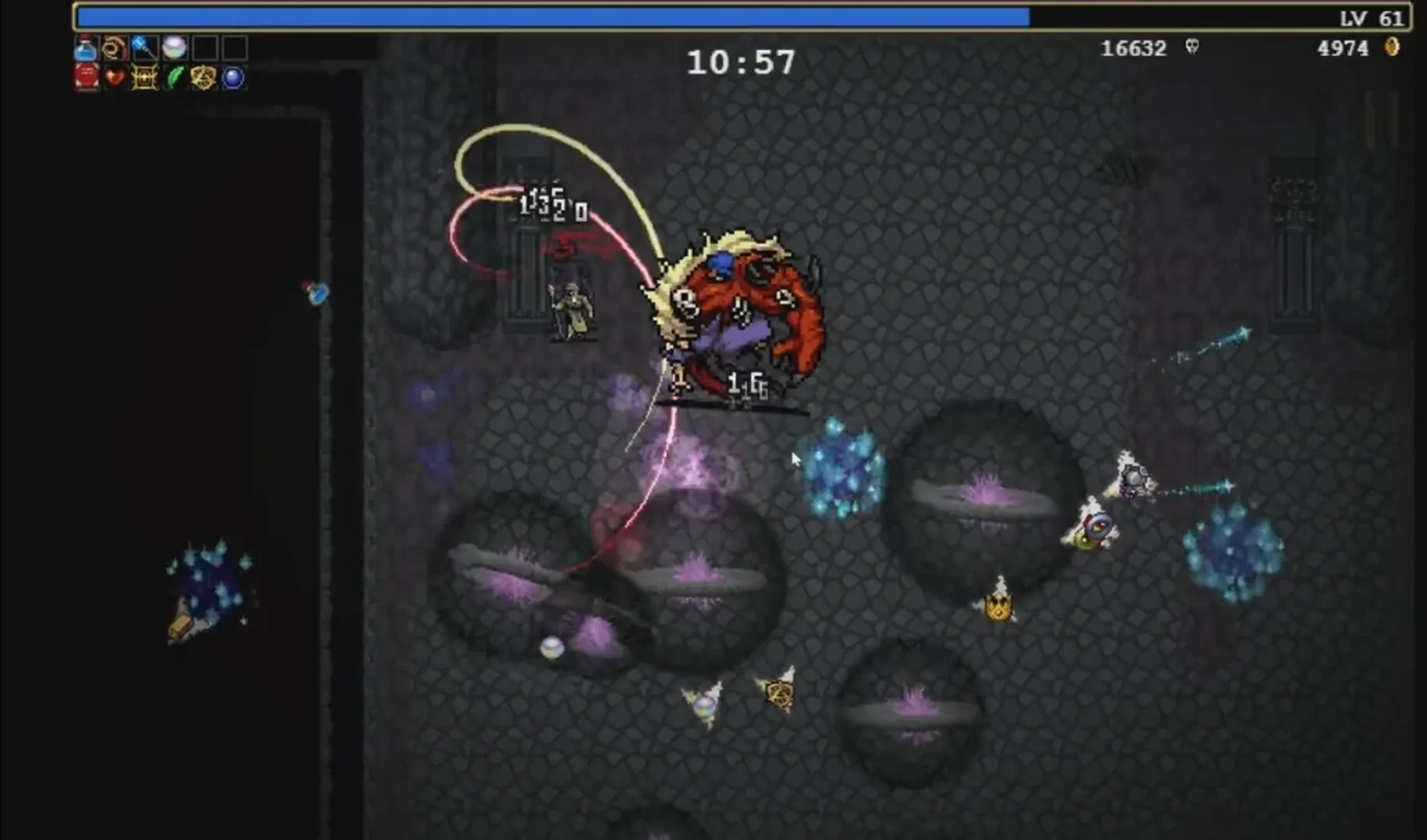Click the blue Attractorb passive icon
Image resolution: width=1427 pixels, height=840 pixels.
click(233, 79)
